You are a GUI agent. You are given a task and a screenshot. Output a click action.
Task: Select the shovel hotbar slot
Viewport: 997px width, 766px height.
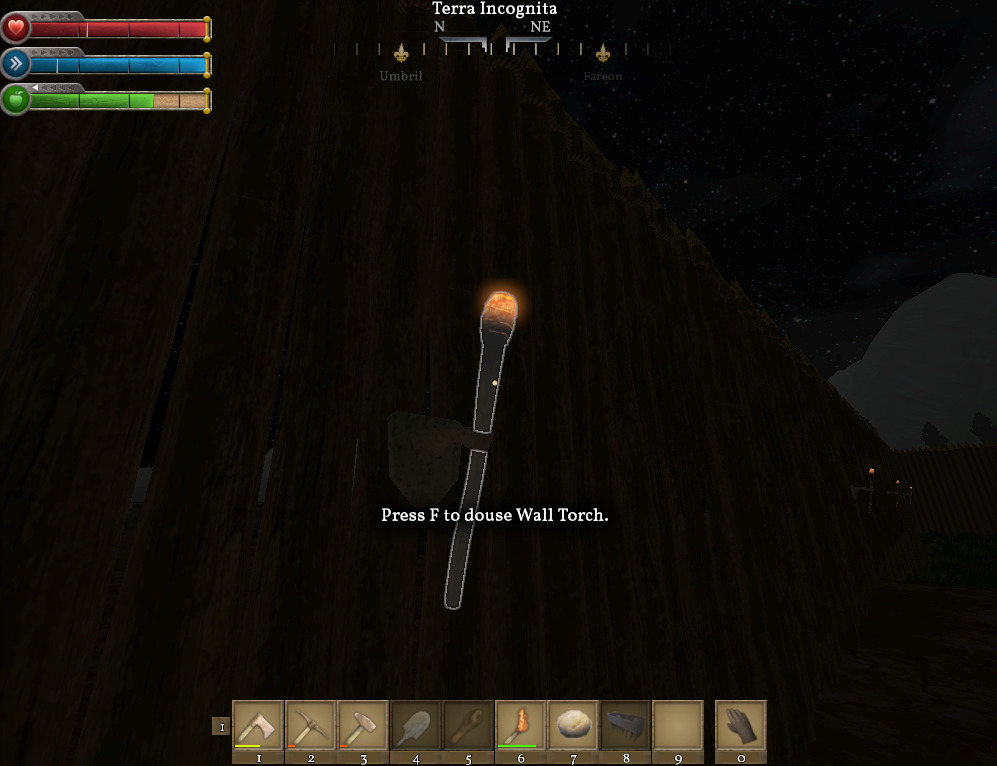click(415, 725)
